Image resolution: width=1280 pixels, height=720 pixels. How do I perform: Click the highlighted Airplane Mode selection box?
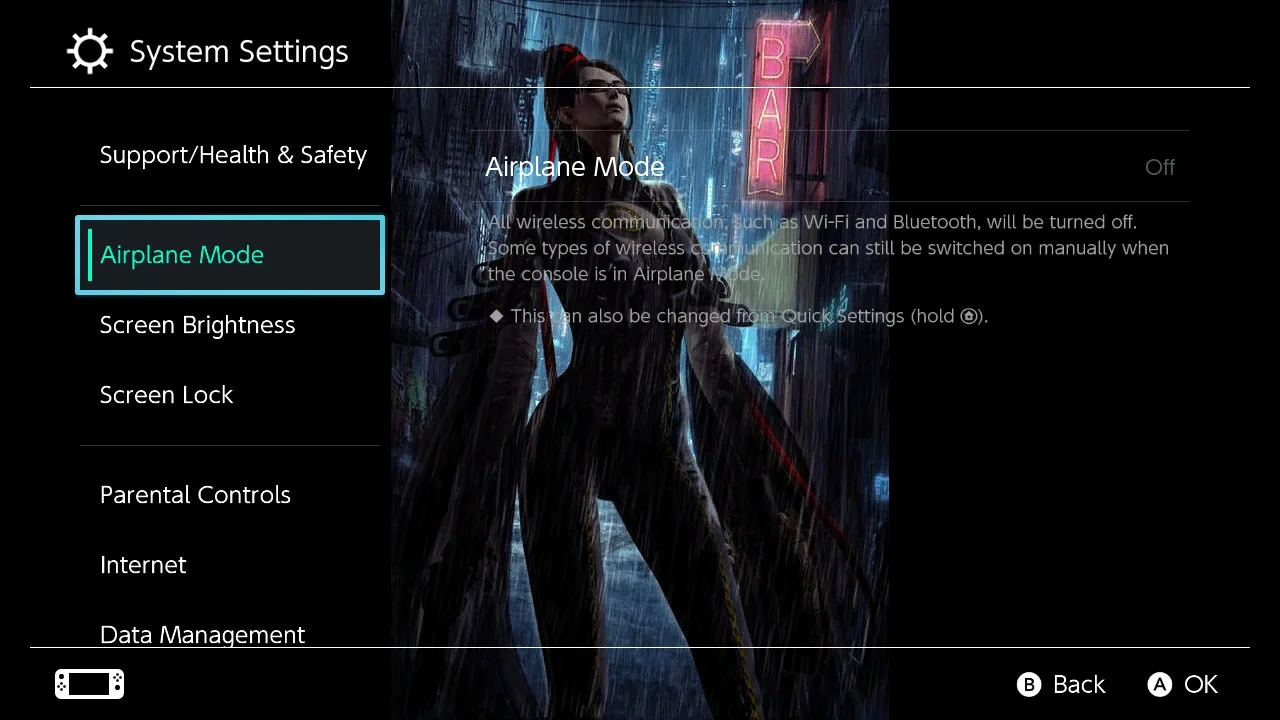tap(229, 255)
